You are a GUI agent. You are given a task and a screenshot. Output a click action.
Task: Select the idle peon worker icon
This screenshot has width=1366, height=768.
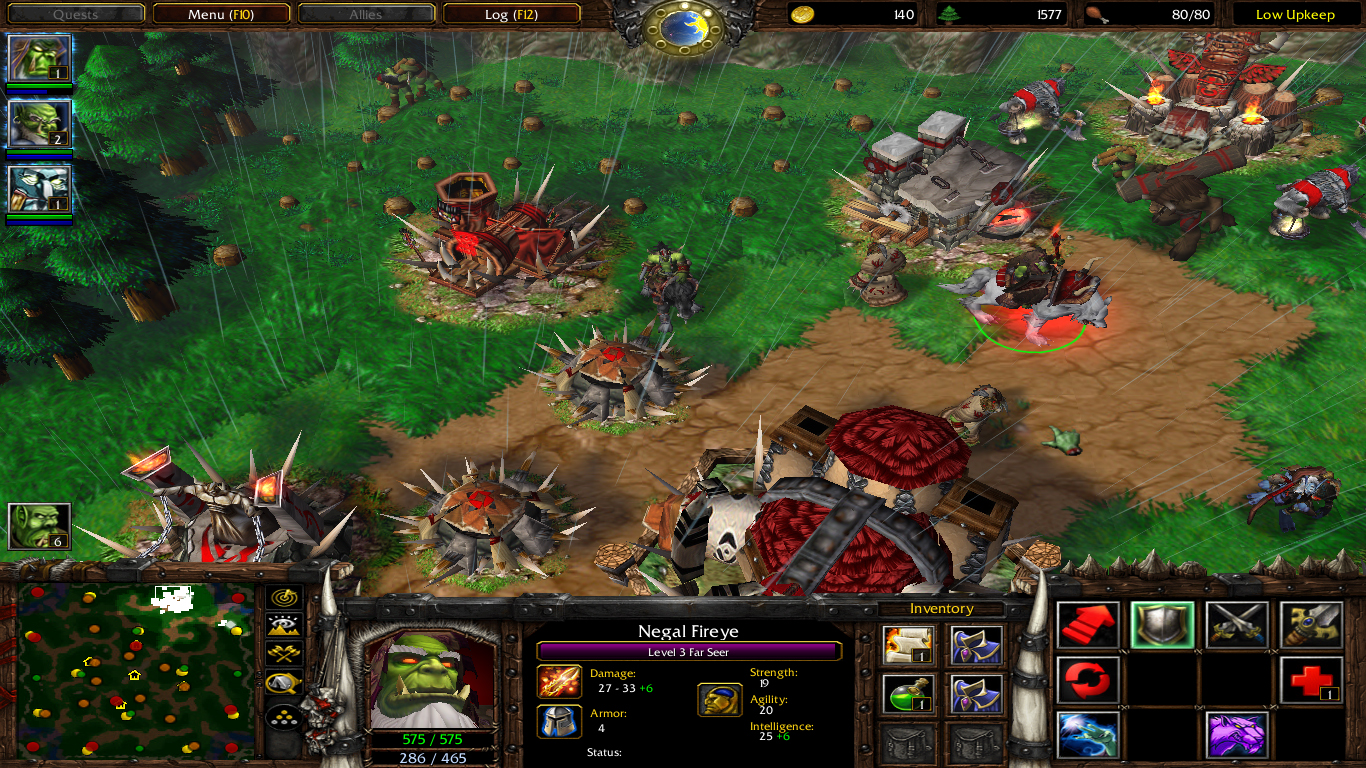pos(40,527)
